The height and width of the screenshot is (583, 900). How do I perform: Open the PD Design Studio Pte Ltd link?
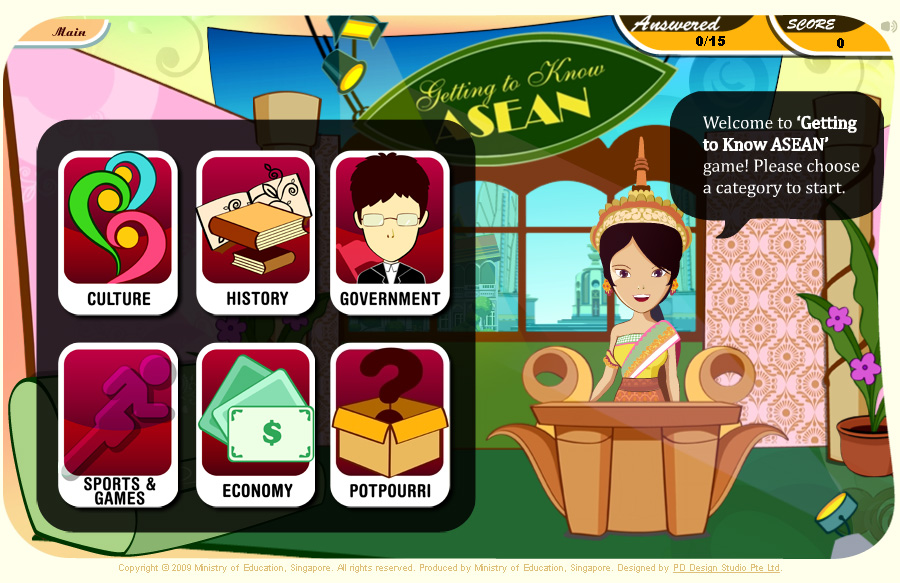(726, 568)
